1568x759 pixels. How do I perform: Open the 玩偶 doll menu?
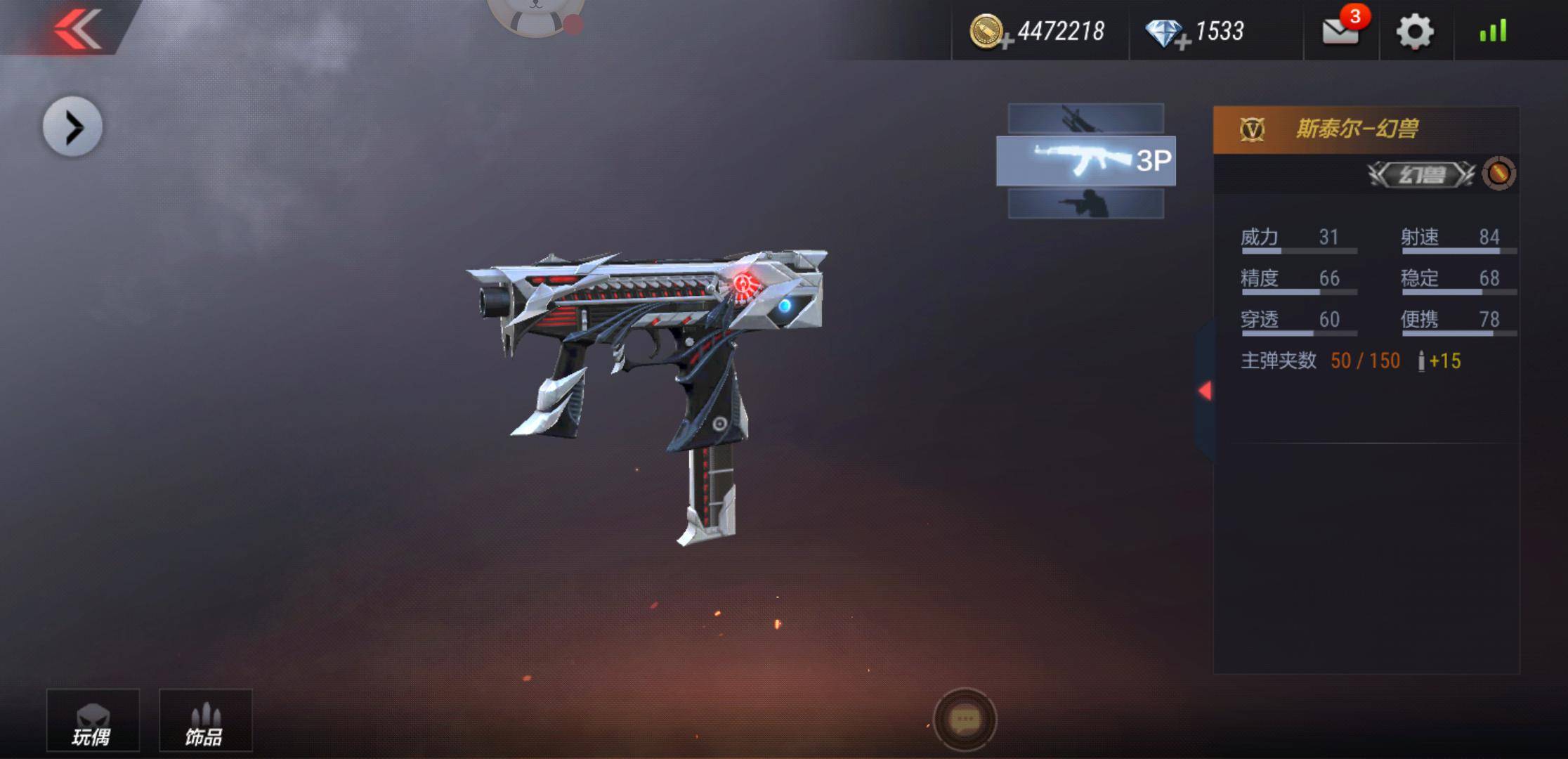point(93,721)
